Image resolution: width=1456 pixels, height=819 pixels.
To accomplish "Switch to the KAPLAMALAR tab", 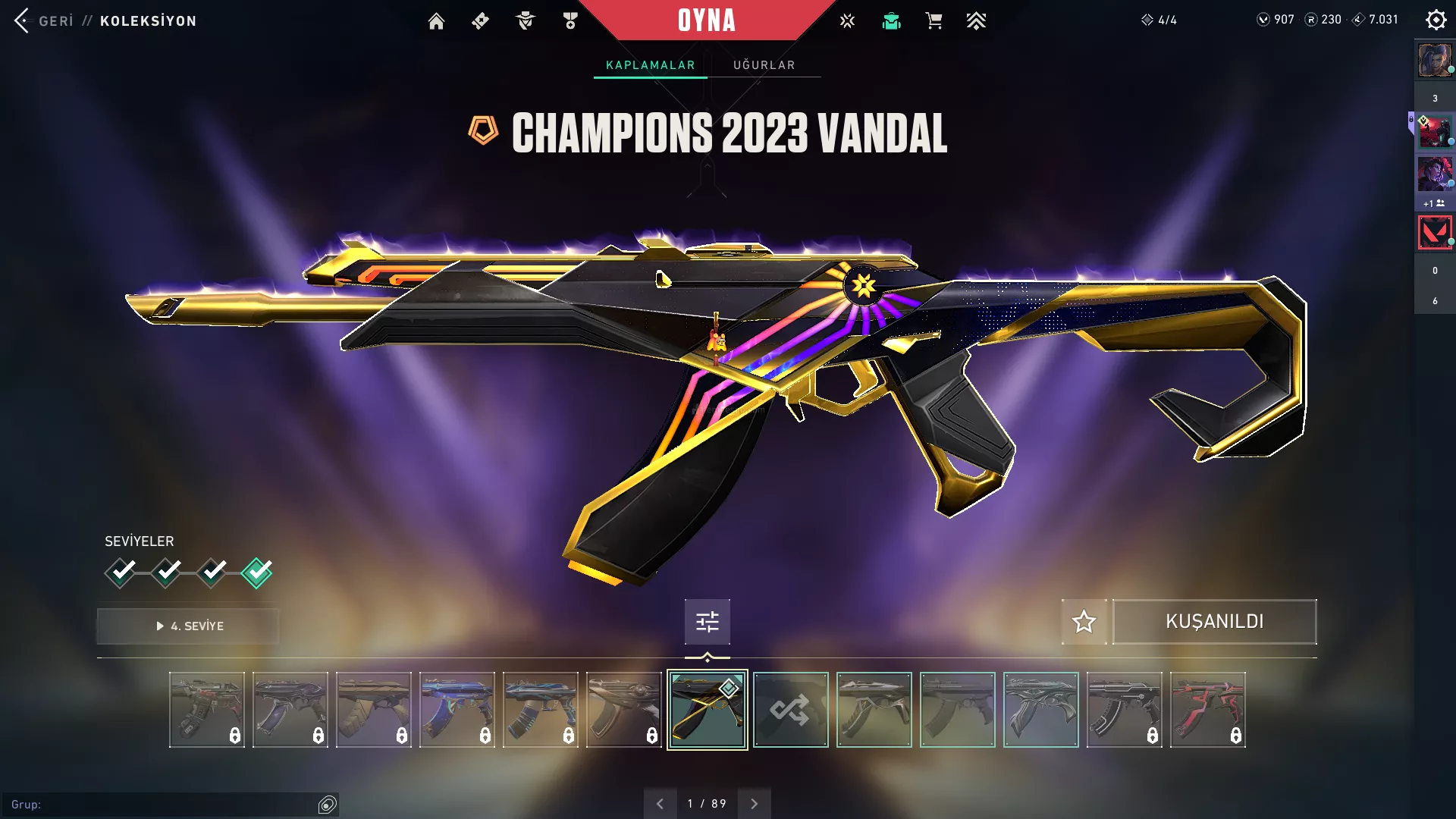I will pyautogui.click(x=650, y=65).
